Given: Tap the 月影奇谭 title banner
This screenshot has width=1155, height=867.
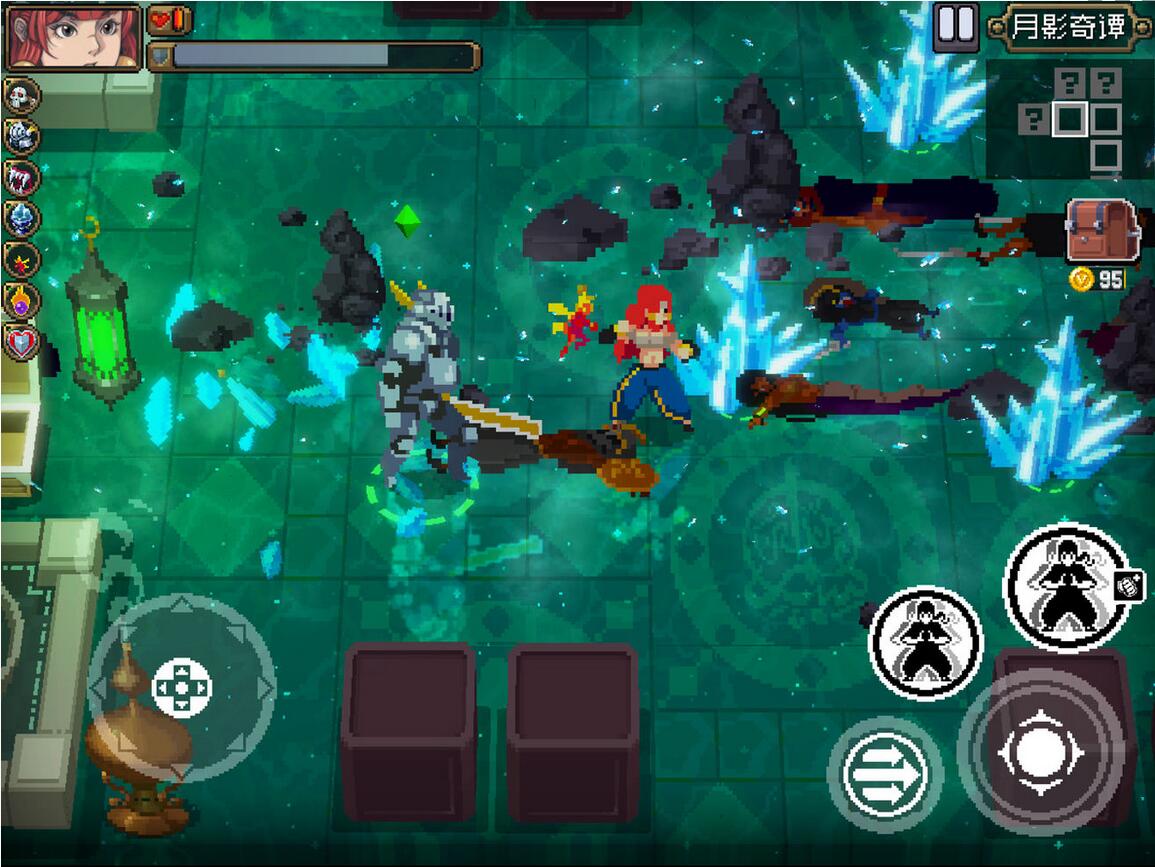Looking at the screenshot, I should [x=1067, y=27].
